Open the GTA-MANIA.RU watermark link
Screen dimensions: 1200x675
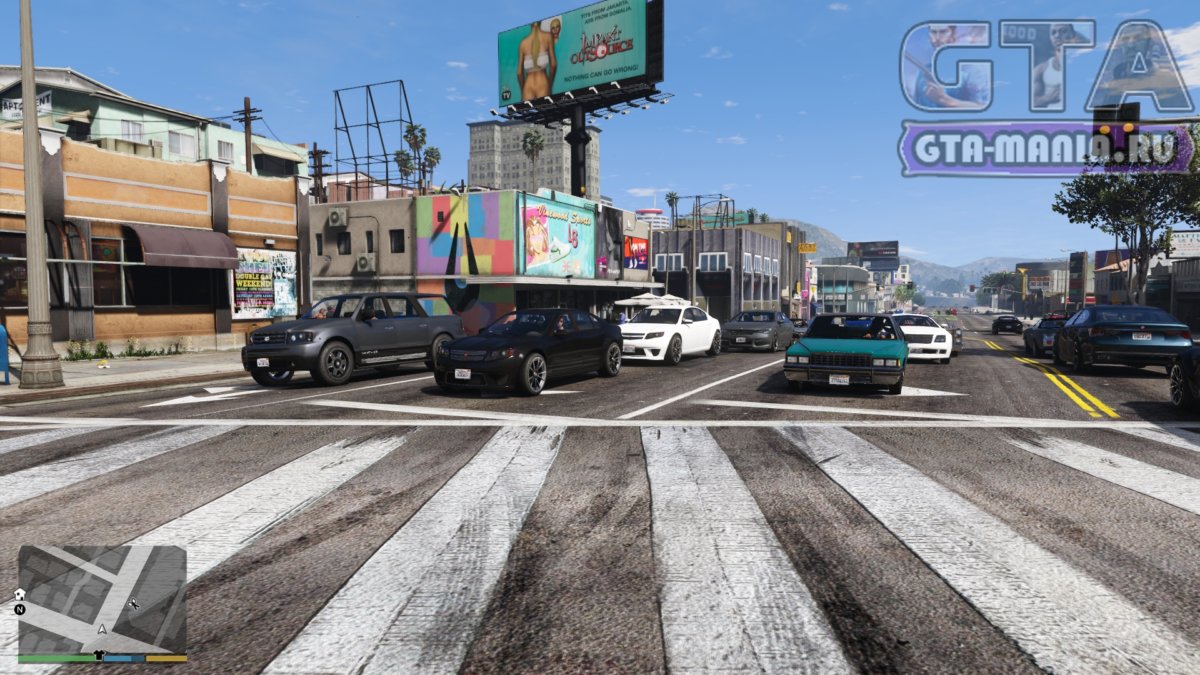coord(1045,149)
